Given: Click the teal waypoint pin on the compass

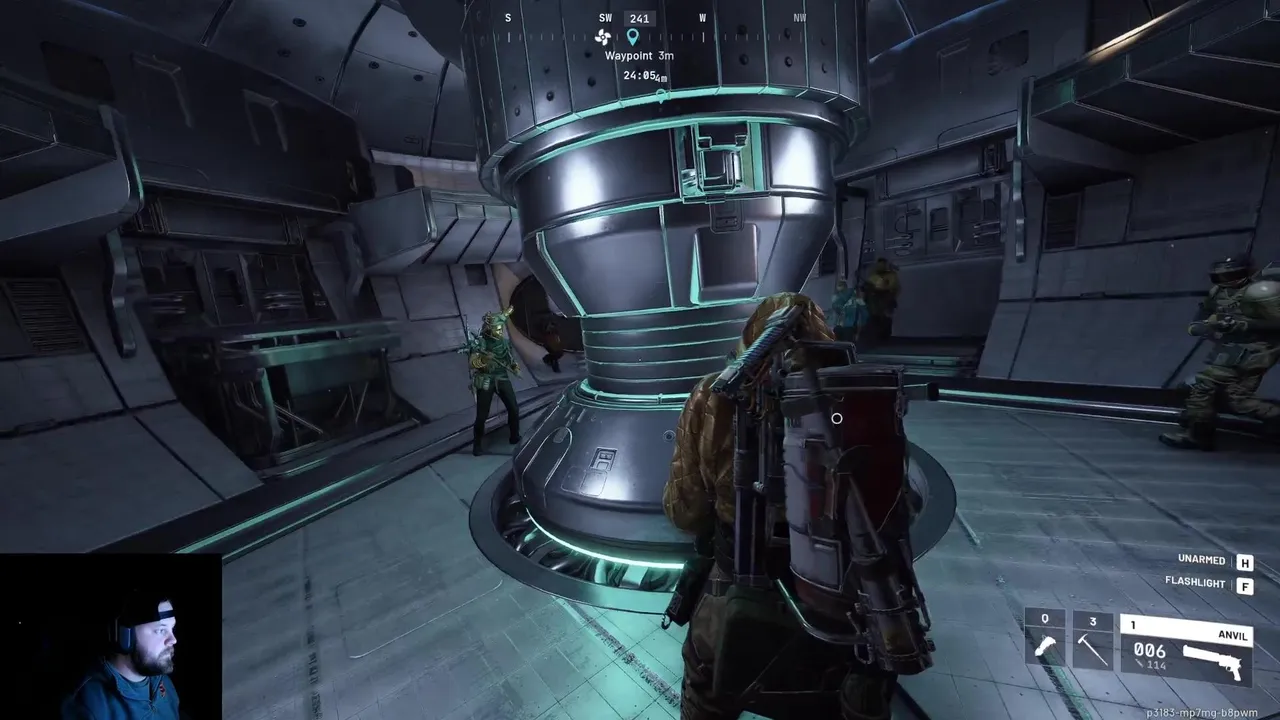Looking at the screenshot, I should click(x=632, y=37).
